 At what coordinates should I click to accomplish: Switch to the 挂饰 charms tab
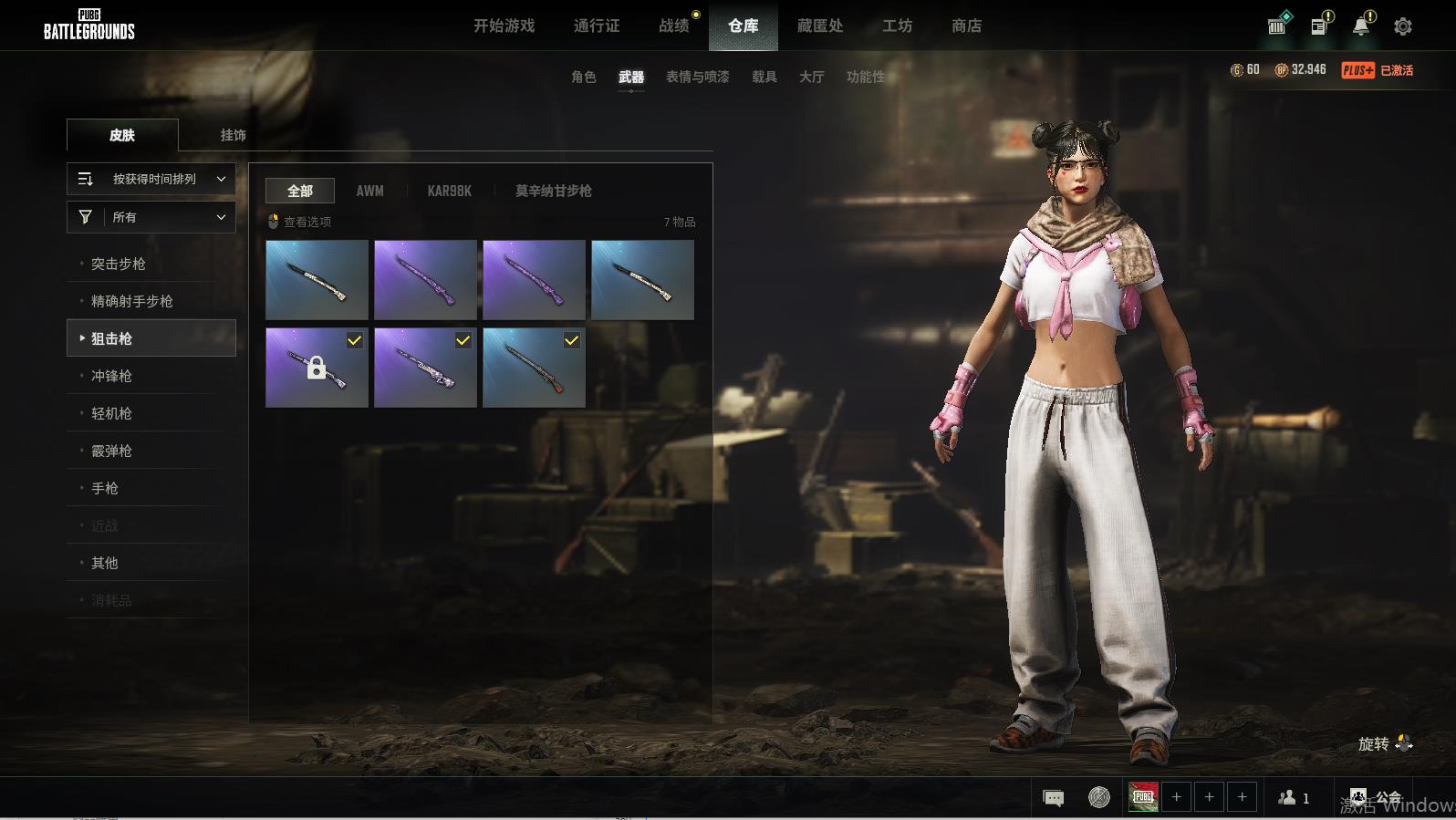point(233,135)
